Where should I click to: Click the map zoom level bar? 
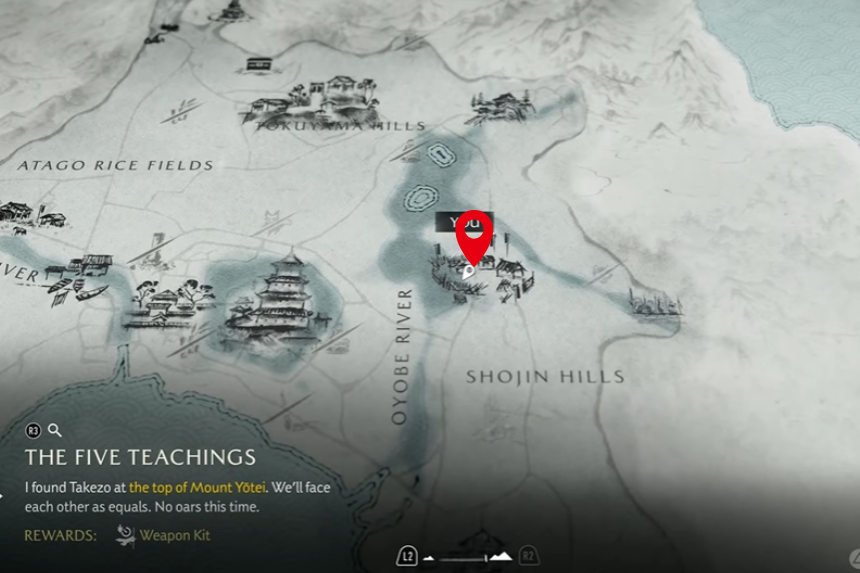pos(467,556)
